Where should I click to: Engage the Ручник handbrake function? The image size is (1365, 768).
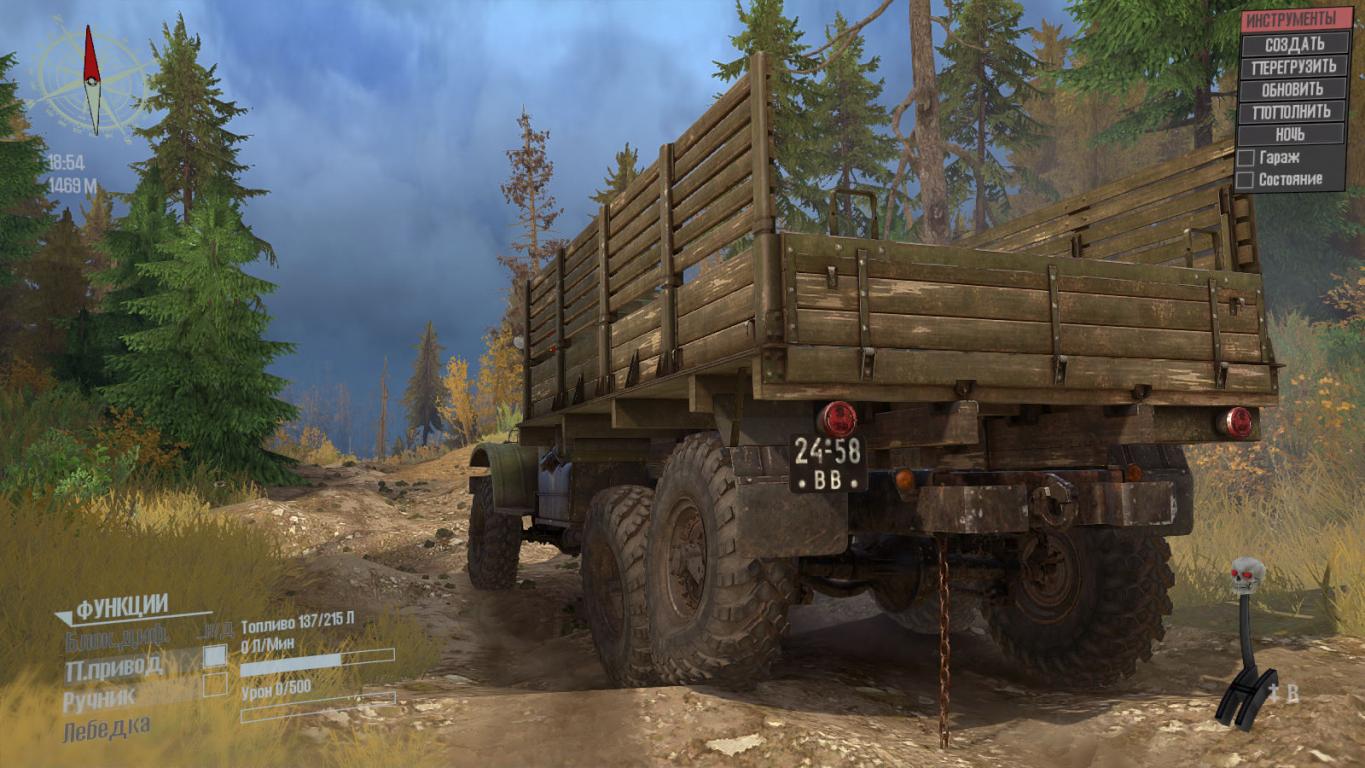214,685
